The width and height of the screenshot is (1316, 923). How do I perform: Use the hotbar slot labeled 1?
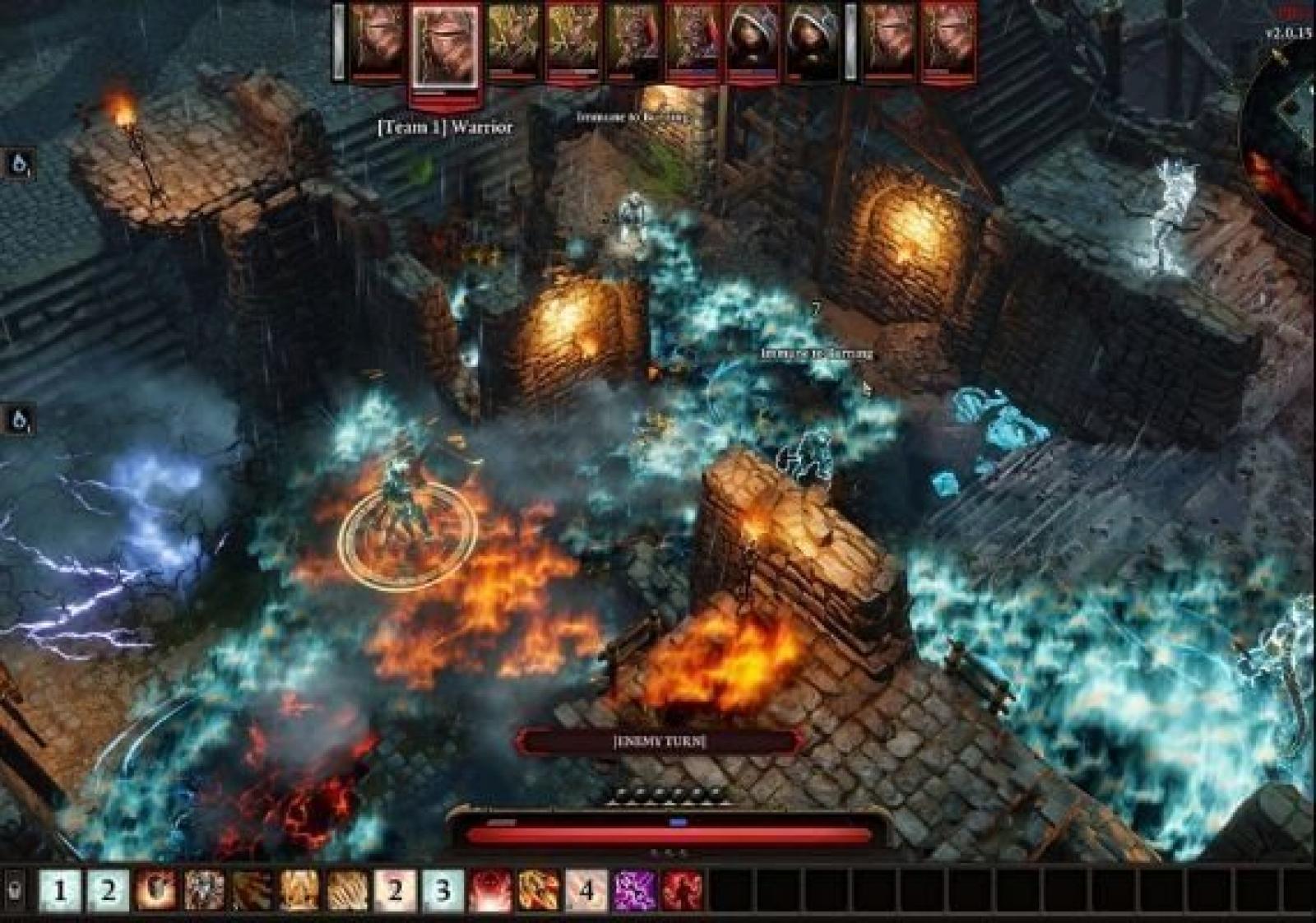[x=59, y=891]
